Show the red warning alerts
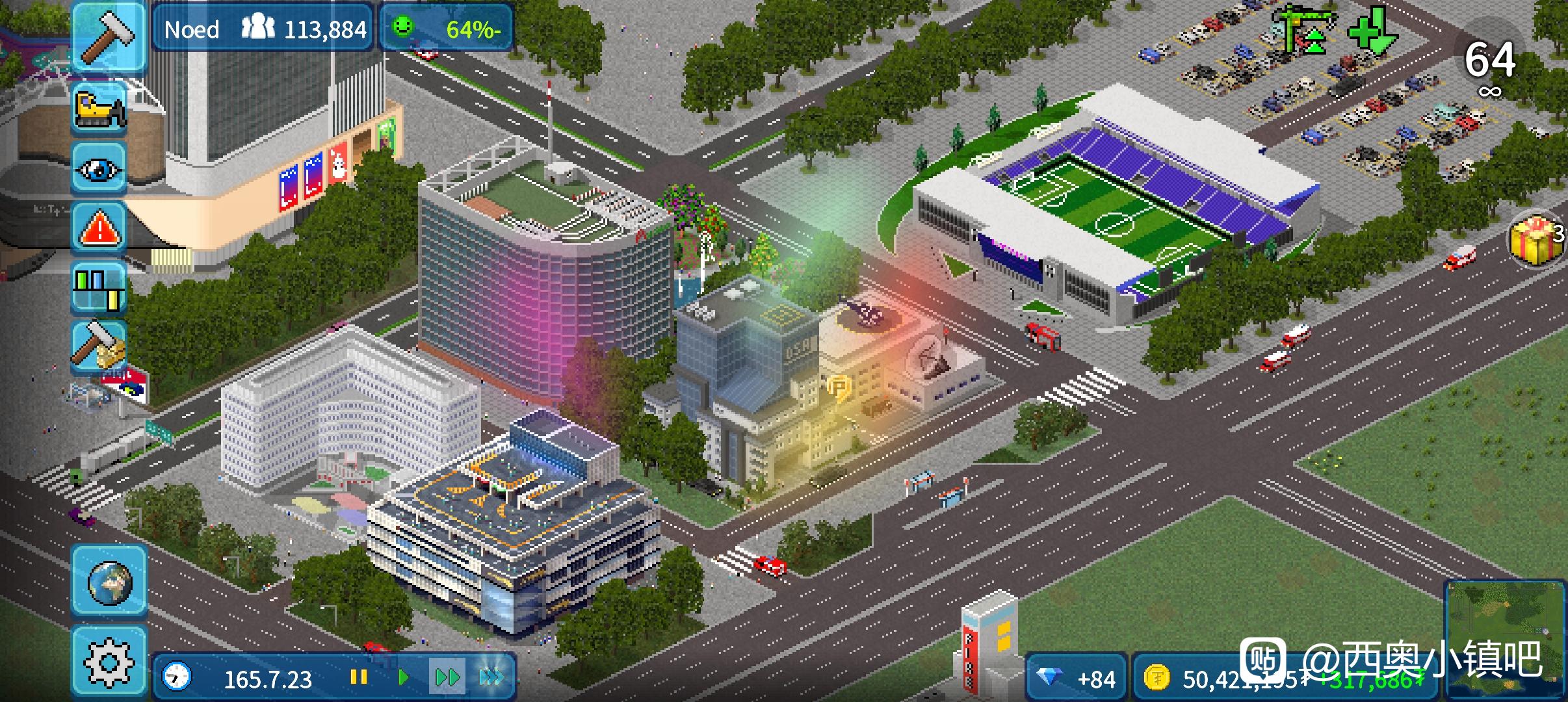The width and height of the screenshot is (1568, 702). coord(99,228)
